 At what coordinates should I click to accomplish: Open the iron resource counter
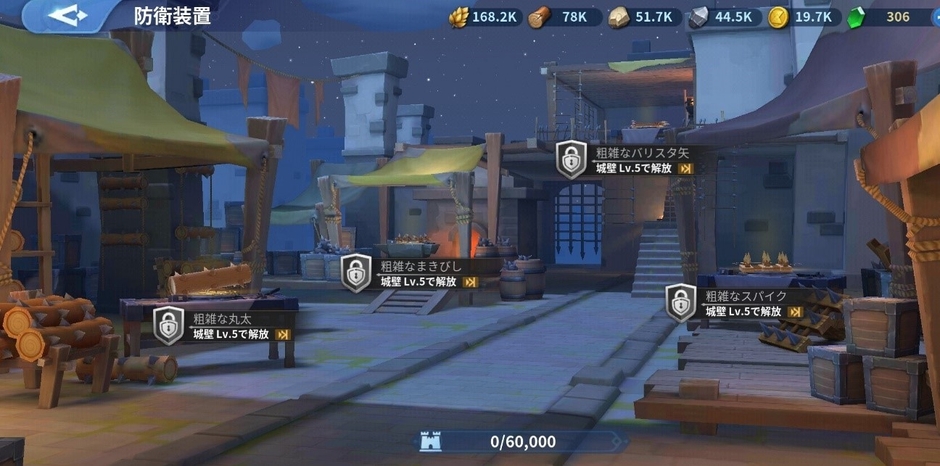coord(724,17)
